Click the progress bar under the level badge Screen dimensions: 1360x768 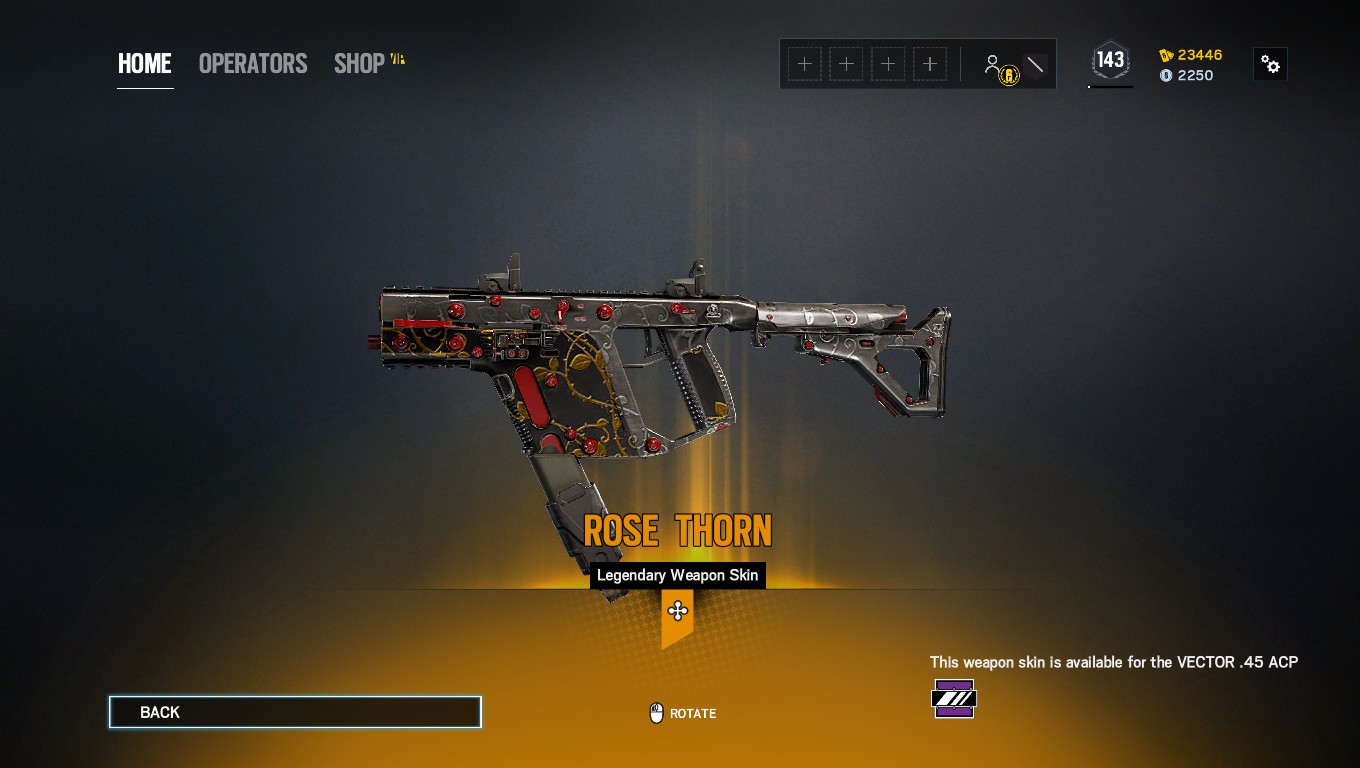pos(1110,87)
